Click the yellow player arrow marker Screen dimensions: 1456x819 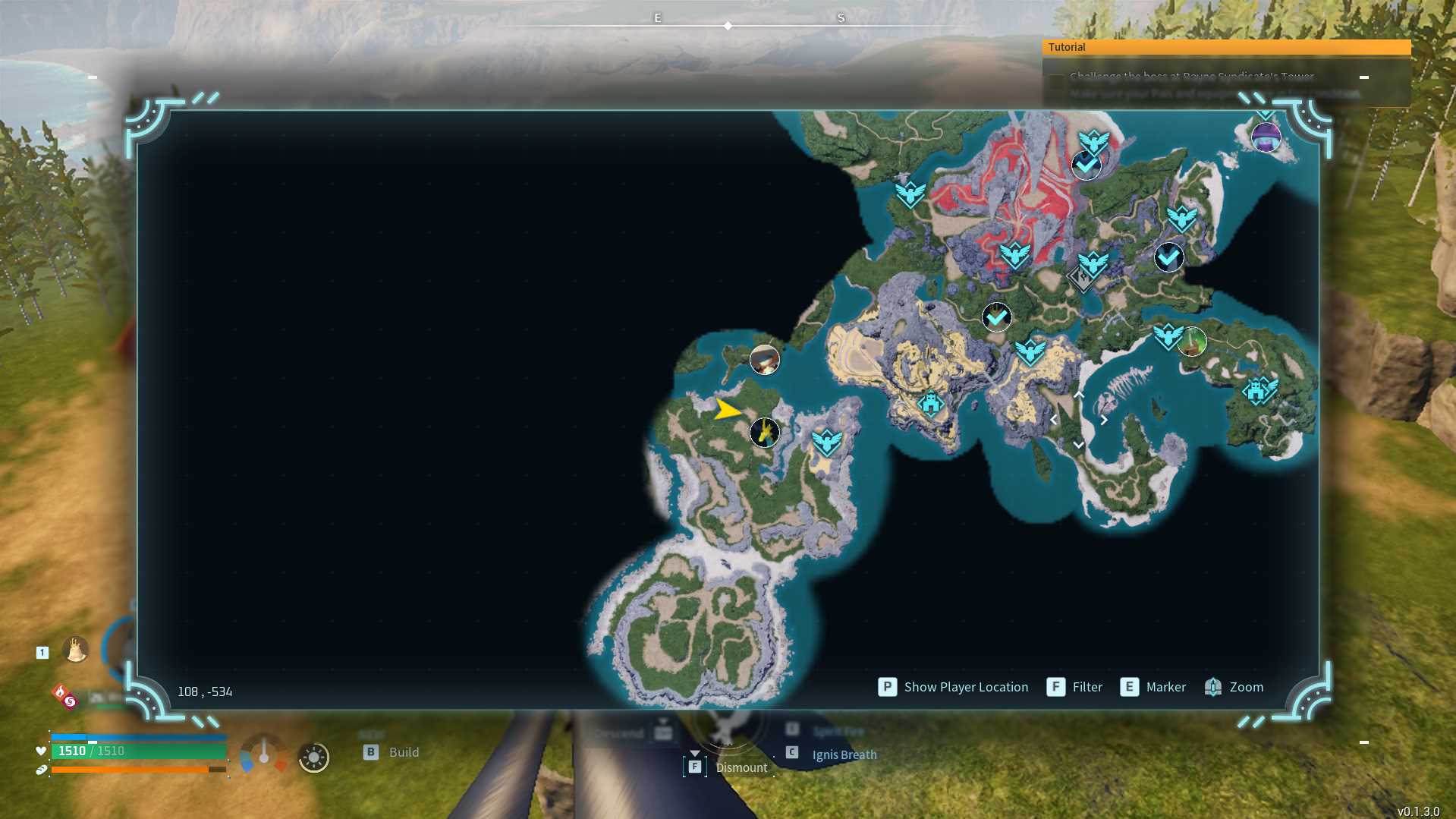727,410
